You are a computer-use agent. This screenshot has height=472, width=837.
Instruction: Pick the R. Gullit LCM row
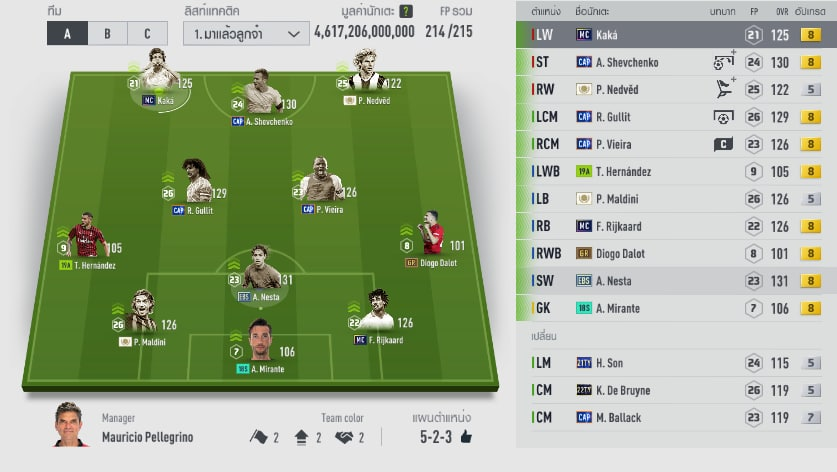pos(676,117)
